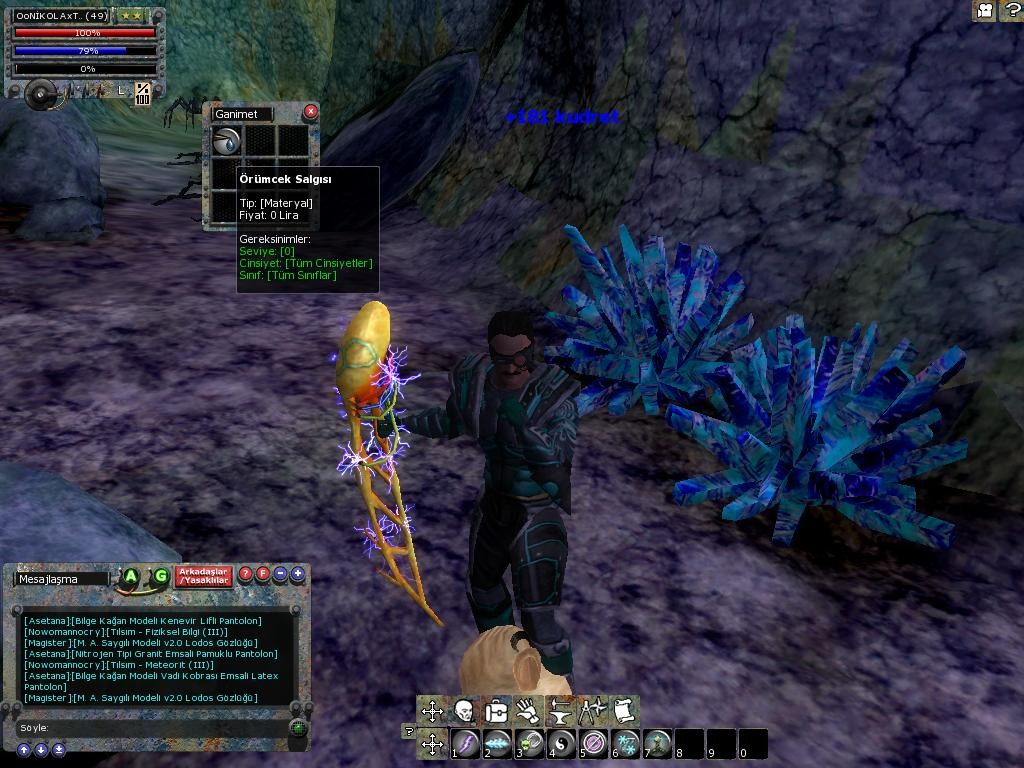Close the Ganimet loot window

pyautogui.click(x=310, y=111)
